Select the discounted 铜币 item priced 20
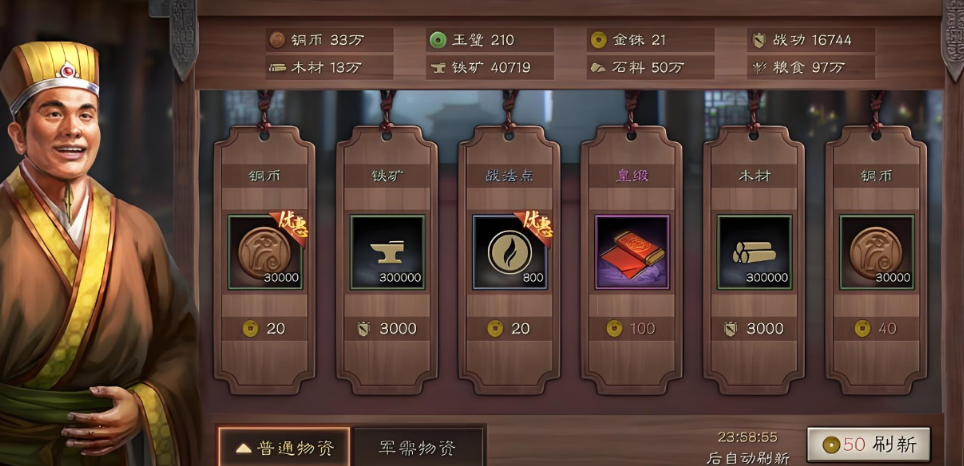This screenshot has width=964, height=466. pos(265,253)
